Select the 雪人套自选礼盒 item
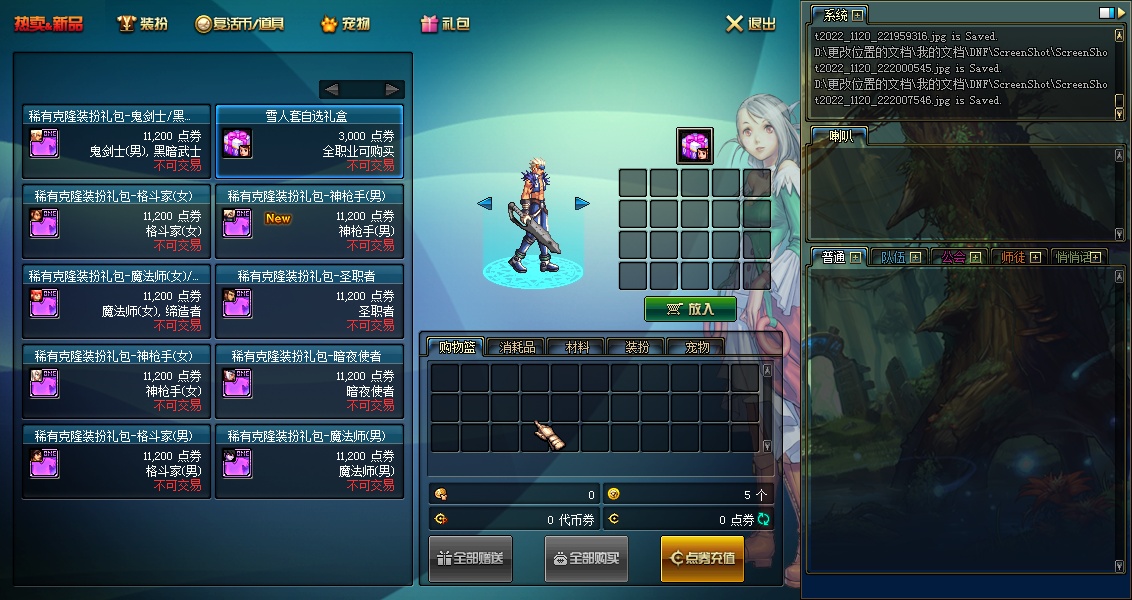 [x=309, y=141]
